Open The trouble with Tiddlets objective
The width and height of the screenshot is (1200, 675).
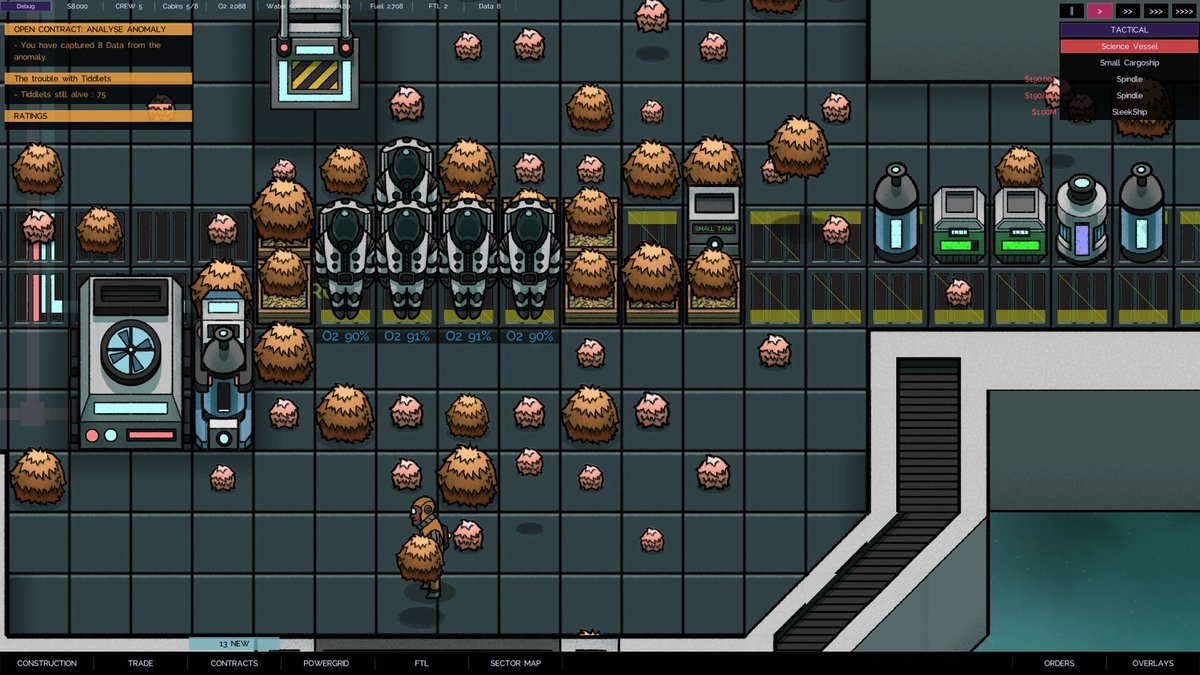[x=98, y=78]
